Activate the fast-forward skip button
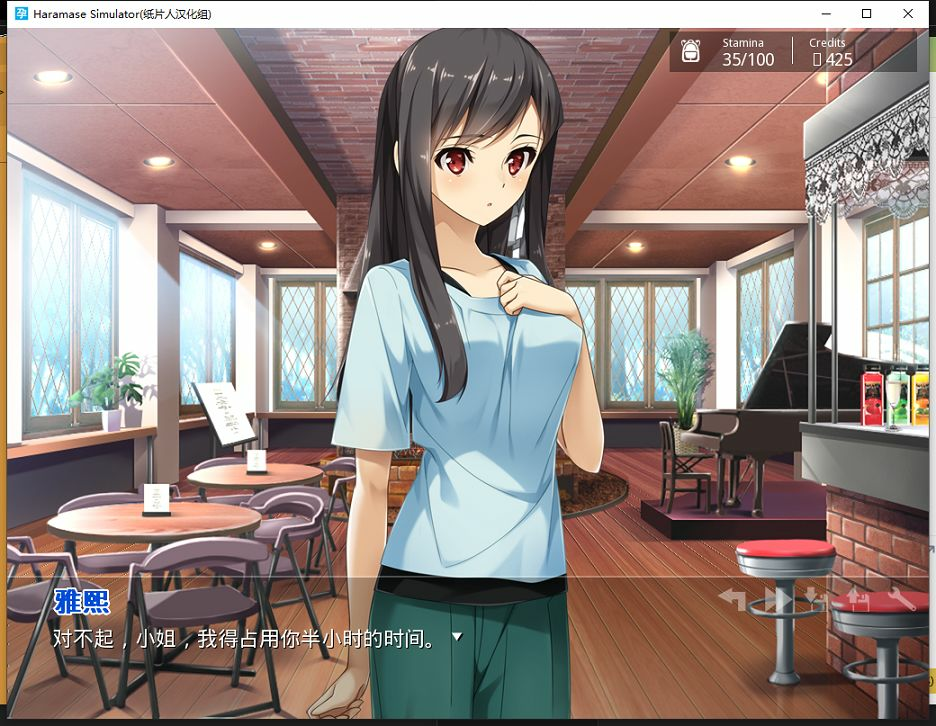Image resolution: width=936 pixels, height=726 pixels. click(x=778, y=599)
